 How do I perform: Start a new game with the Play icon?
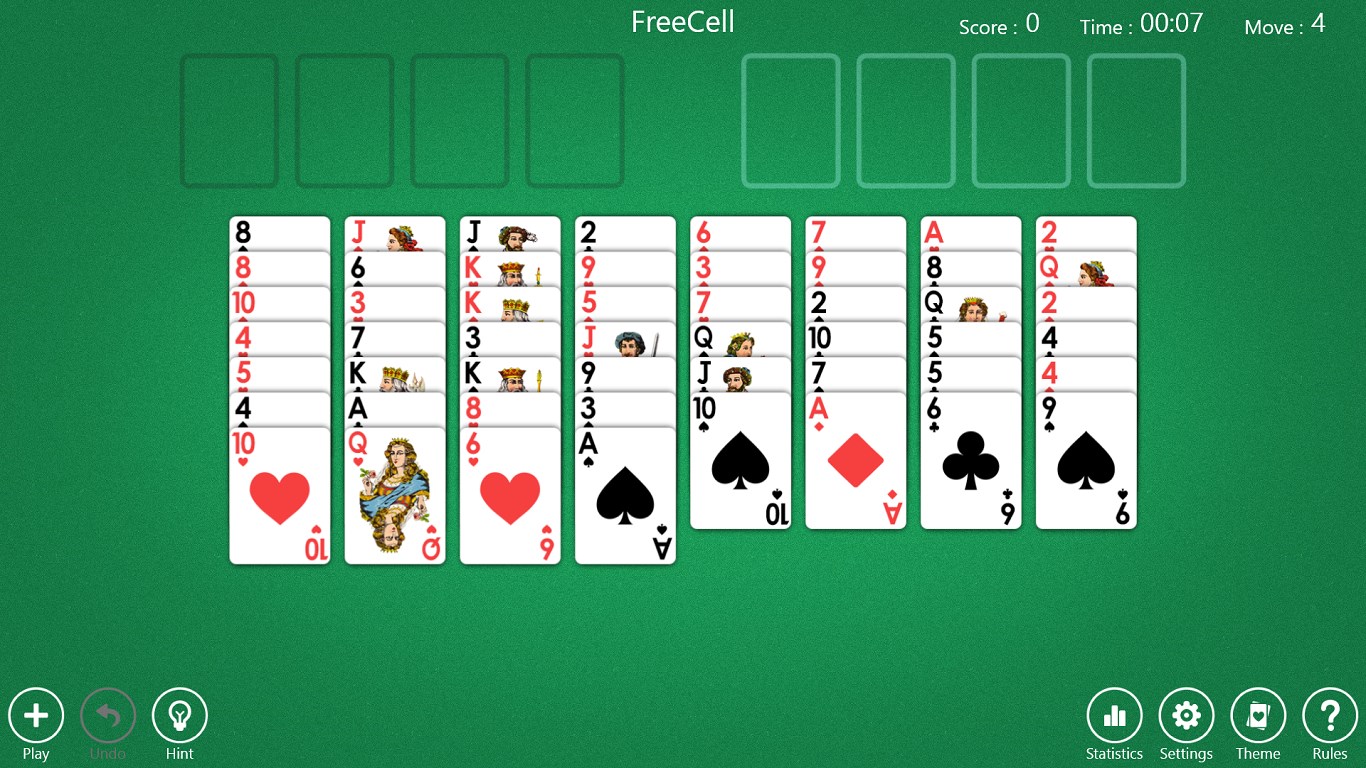pos(36,716)
